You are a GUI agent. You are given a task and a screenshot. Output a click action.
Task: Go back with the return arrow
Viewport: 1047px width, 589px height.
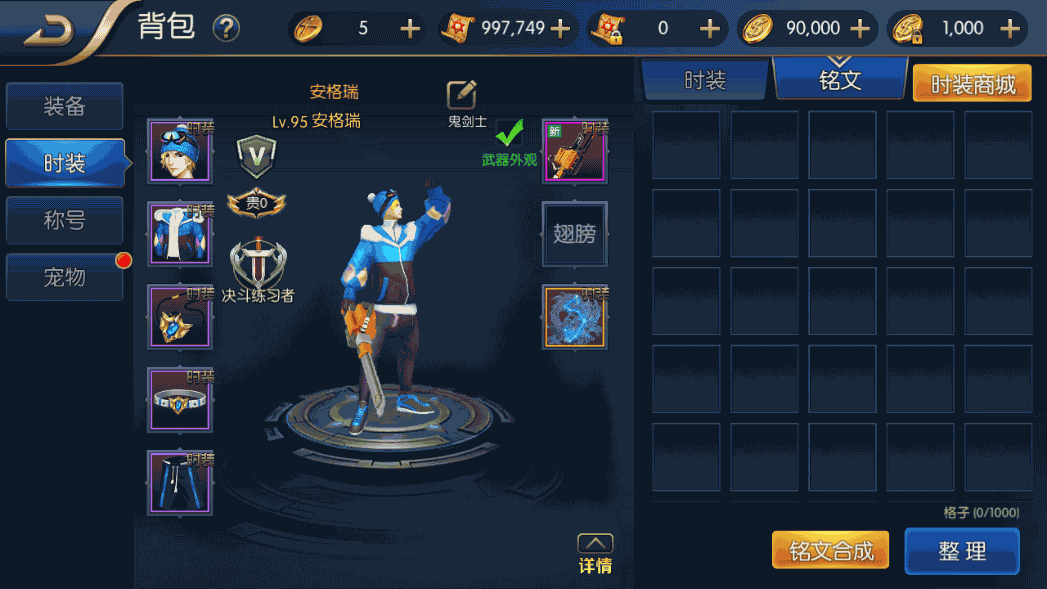click(50, 29)
